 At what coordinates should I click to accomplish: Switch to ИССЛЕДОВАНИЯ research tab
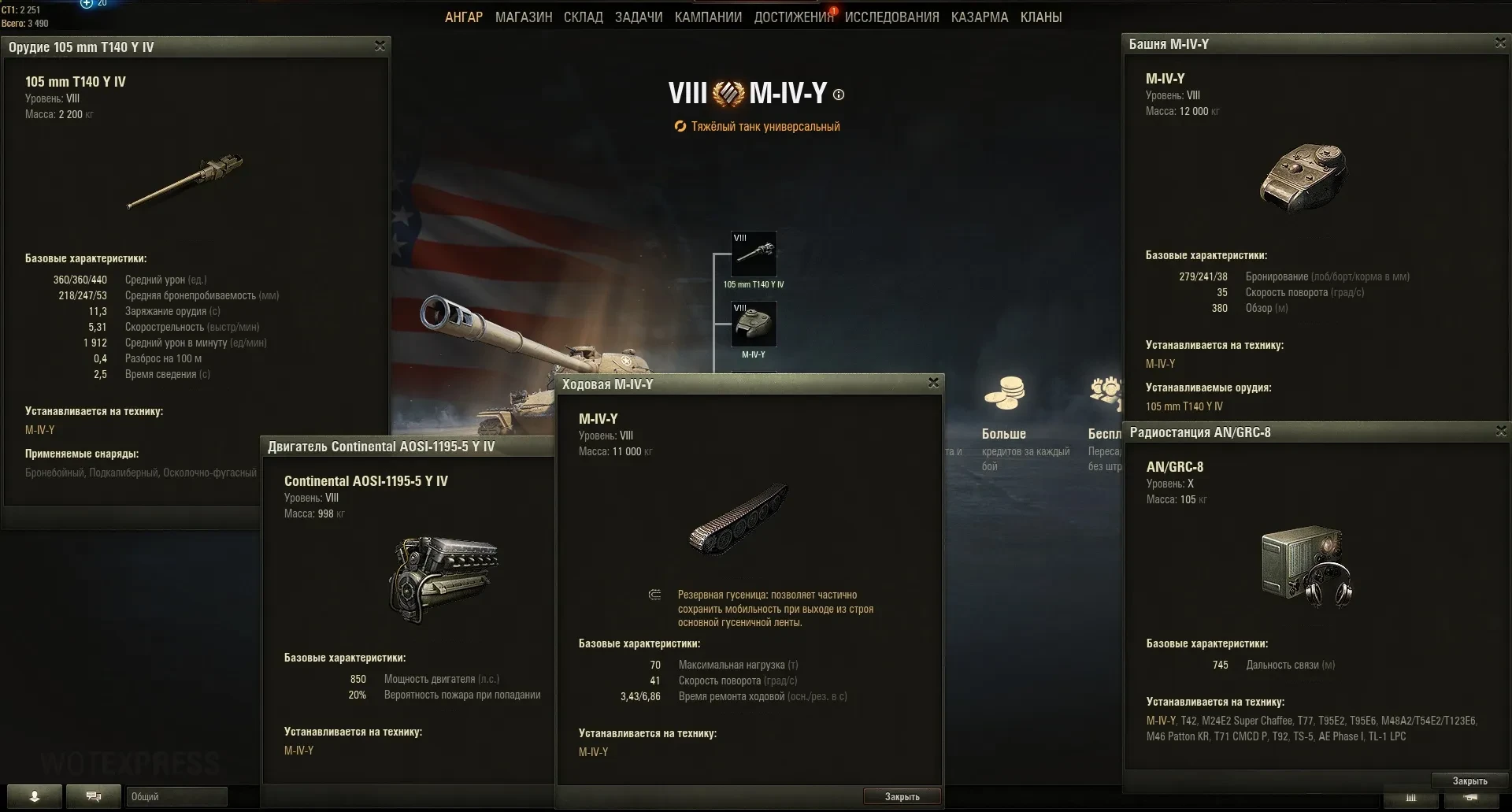point(891,17)
